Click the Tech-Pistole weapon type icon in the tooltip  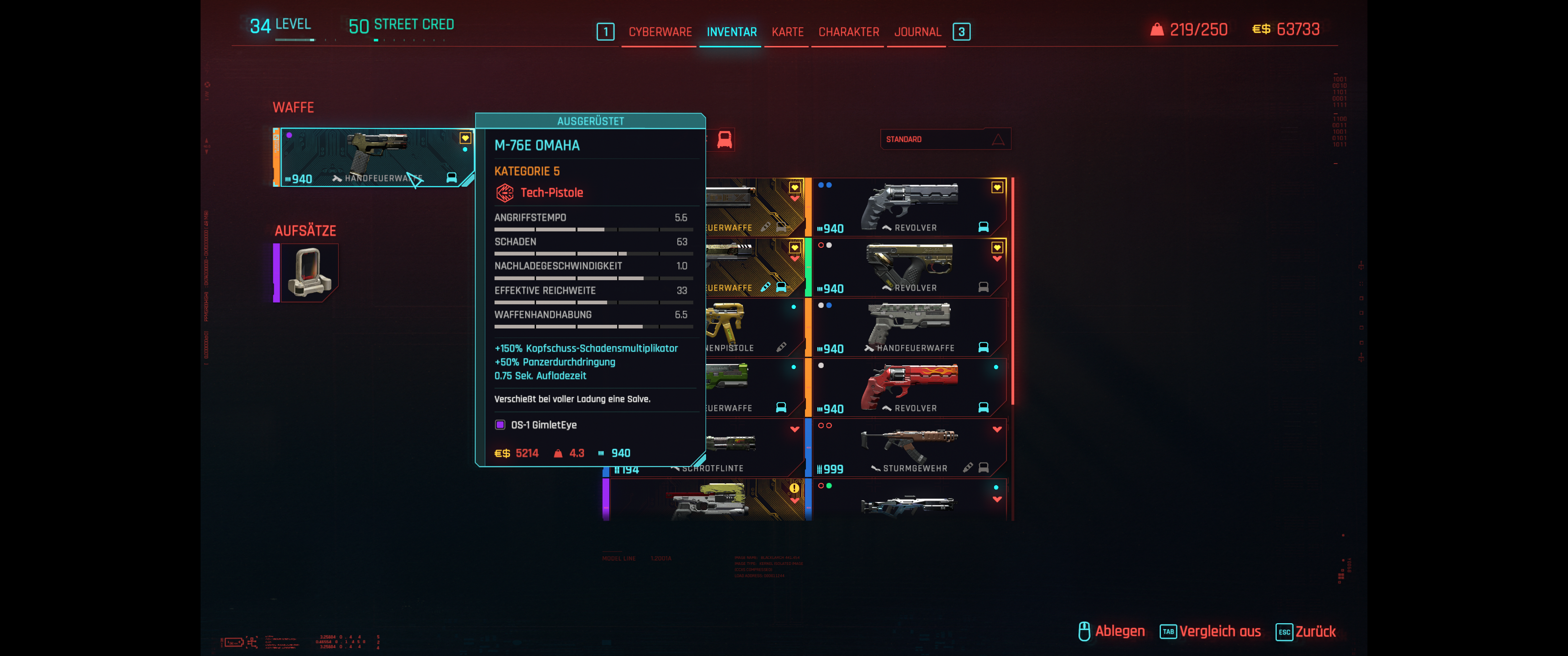[x=505, y=192]
